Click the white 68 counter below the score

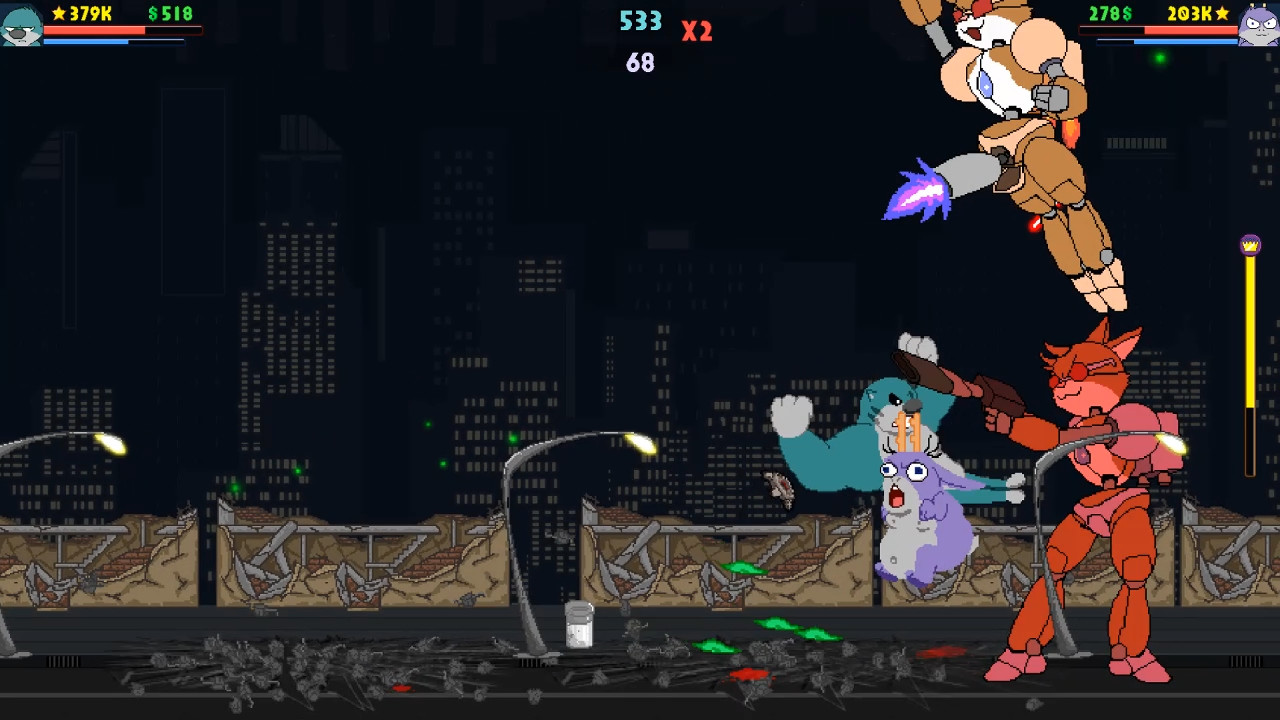(x=639, y=63)
